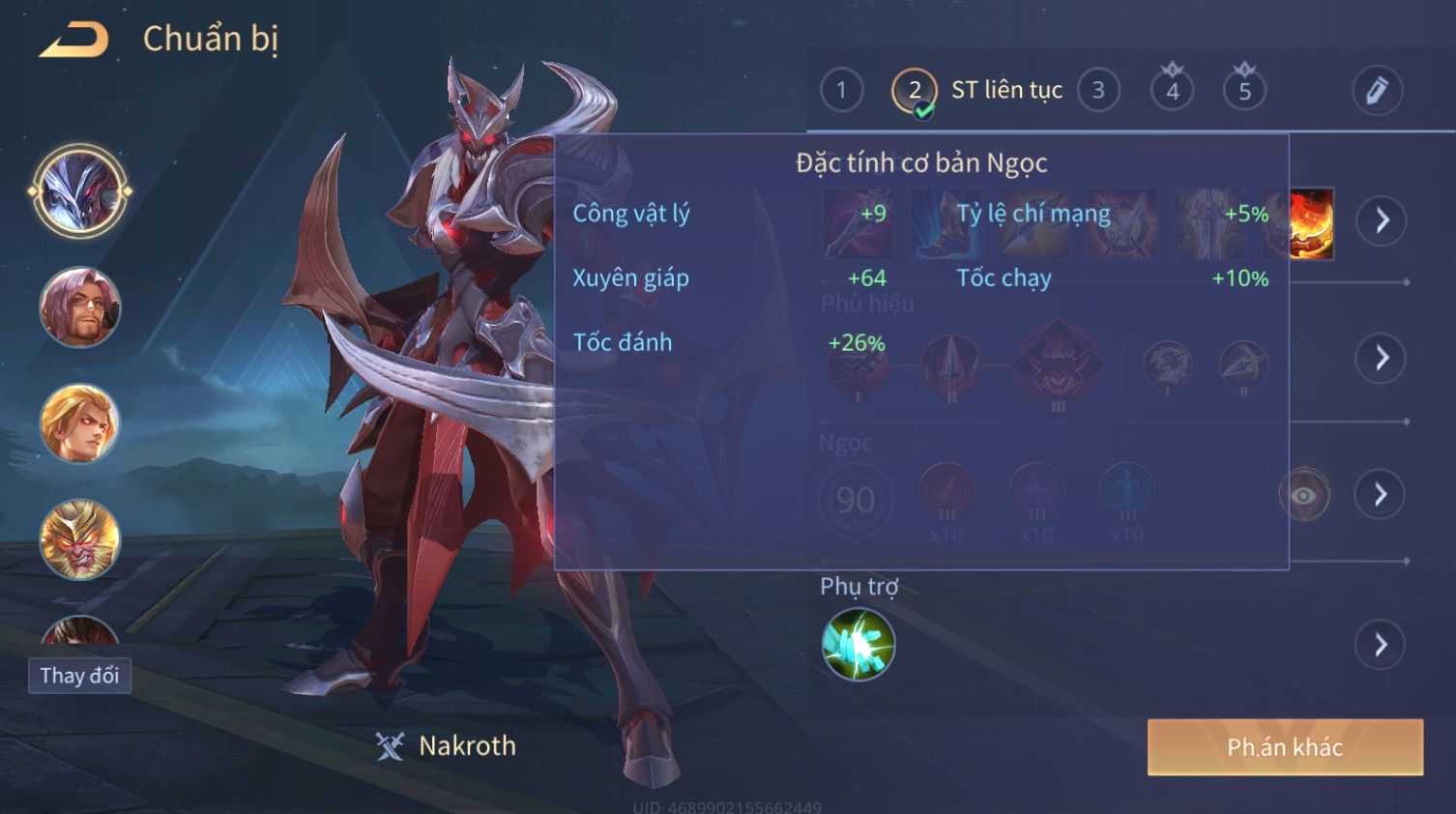The width and height of the screenshot is (1456, 814).
Task: Open equipment details arrow
Action: click(x=1381, y=220)
